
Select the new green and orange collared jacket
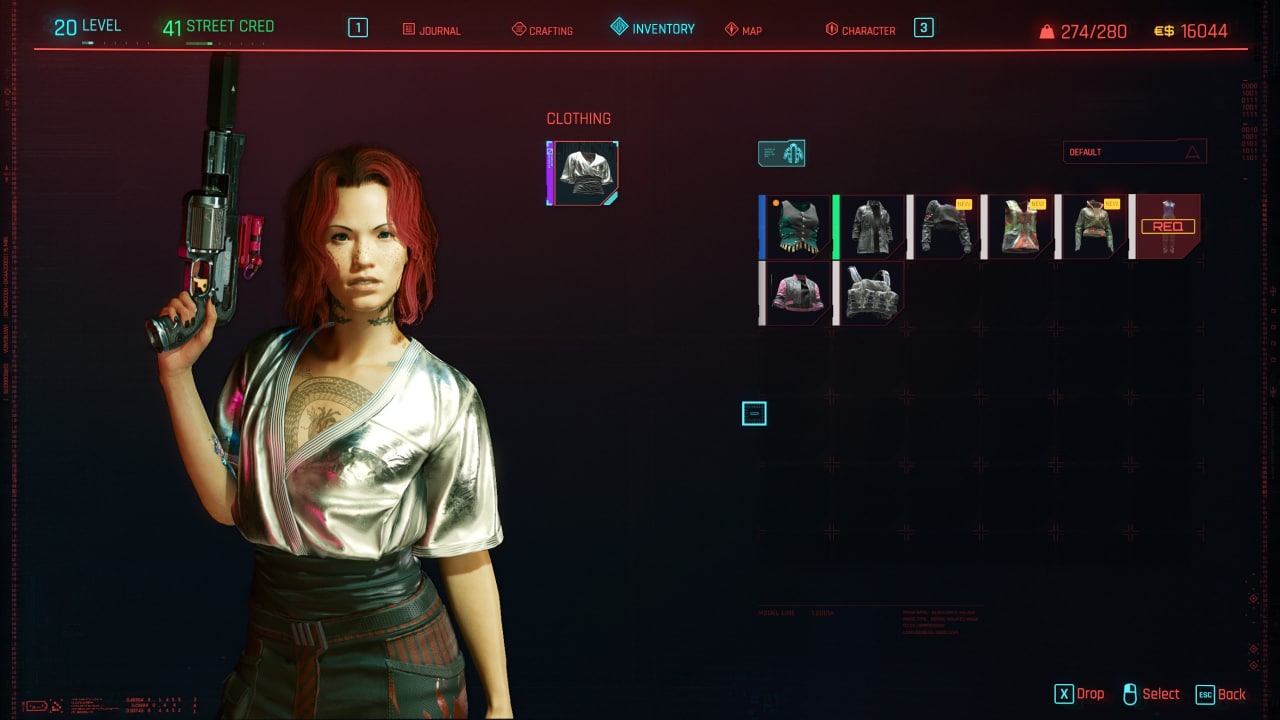[1092, 227]
